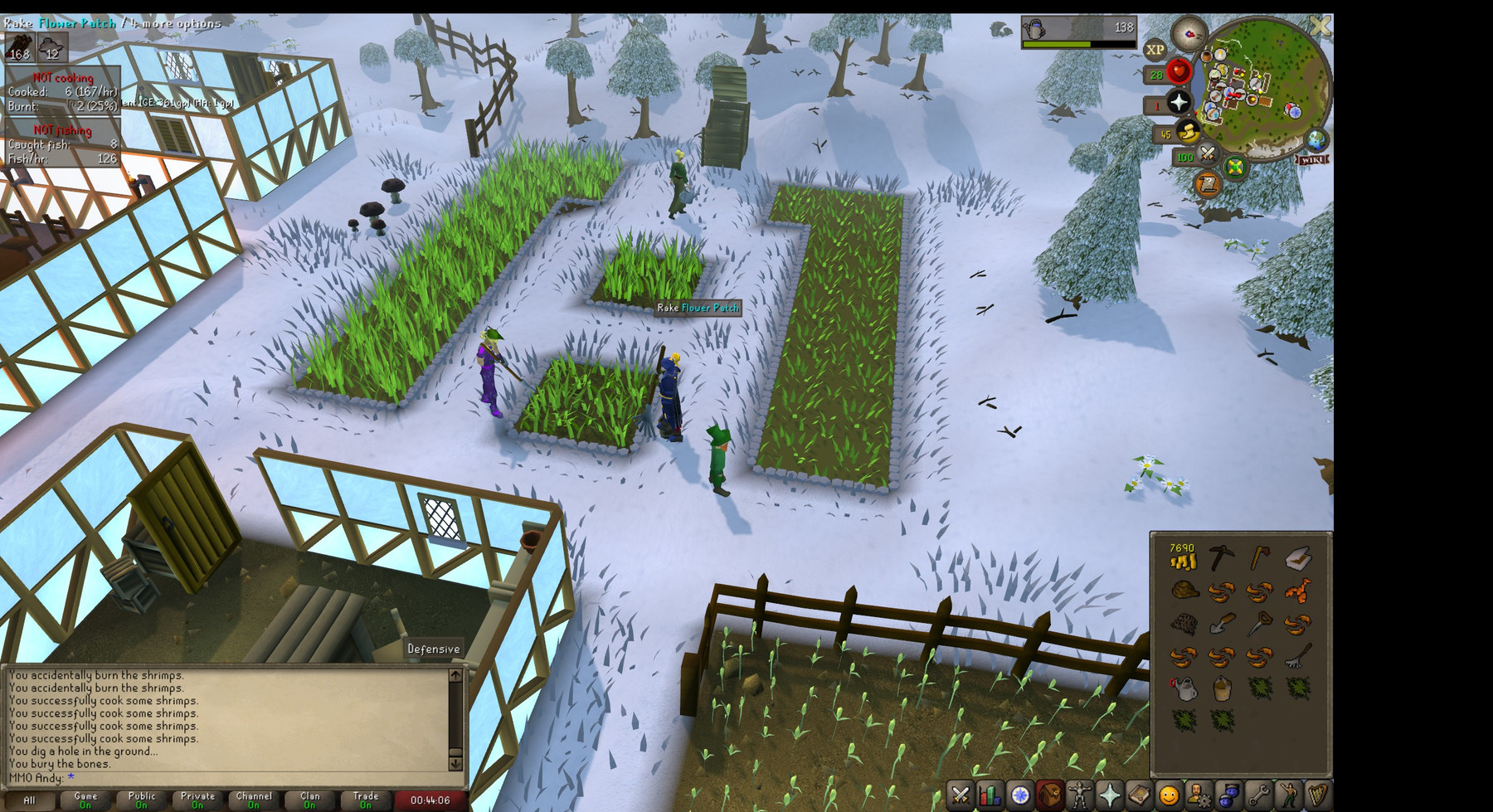Click the Wiki lookup banner below the minimap
Viewport: 1493px width, 812px height.
1313,158
